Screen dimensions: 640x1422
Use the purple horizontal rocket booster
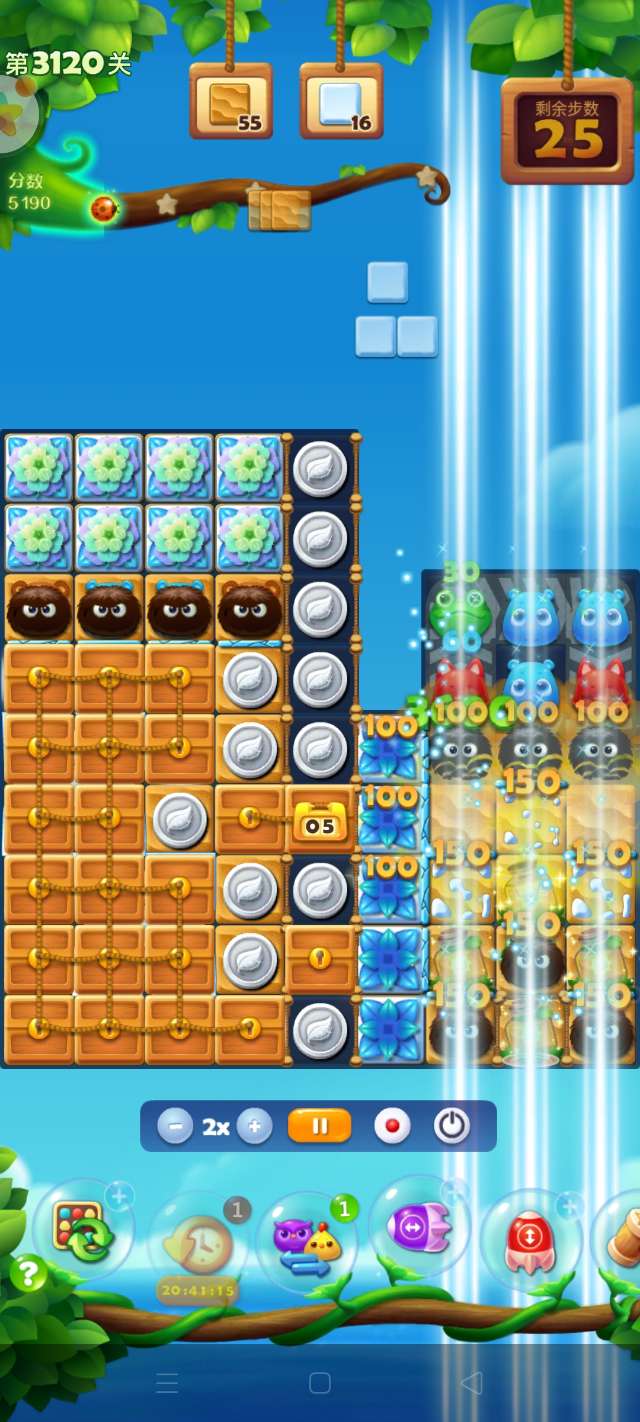[x=419, y=1227]
